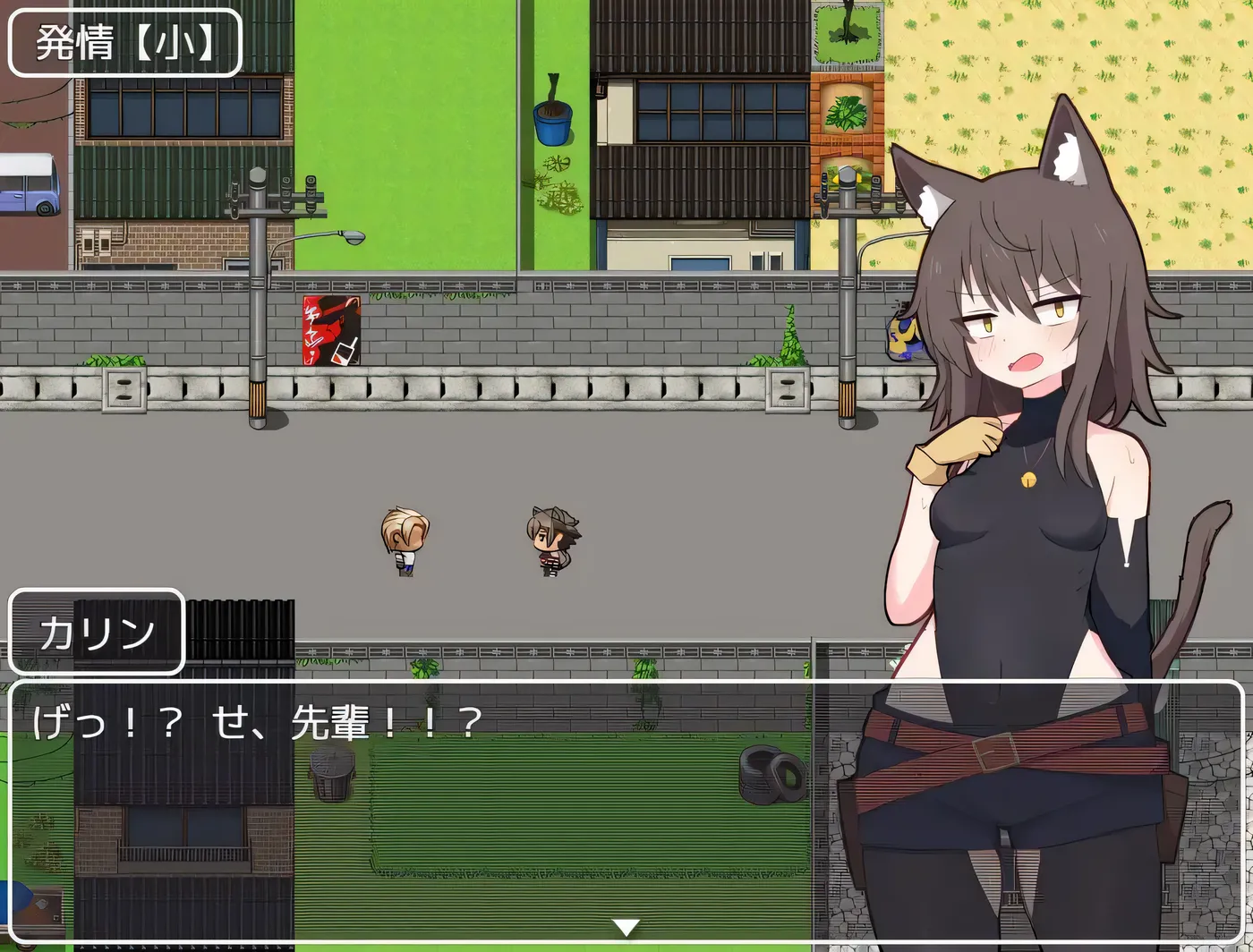This screenshot has width=1253, height=952.
Task: Click the dialogue line げっ！？ せ、先輩！！？
Action: coord(255,722)
